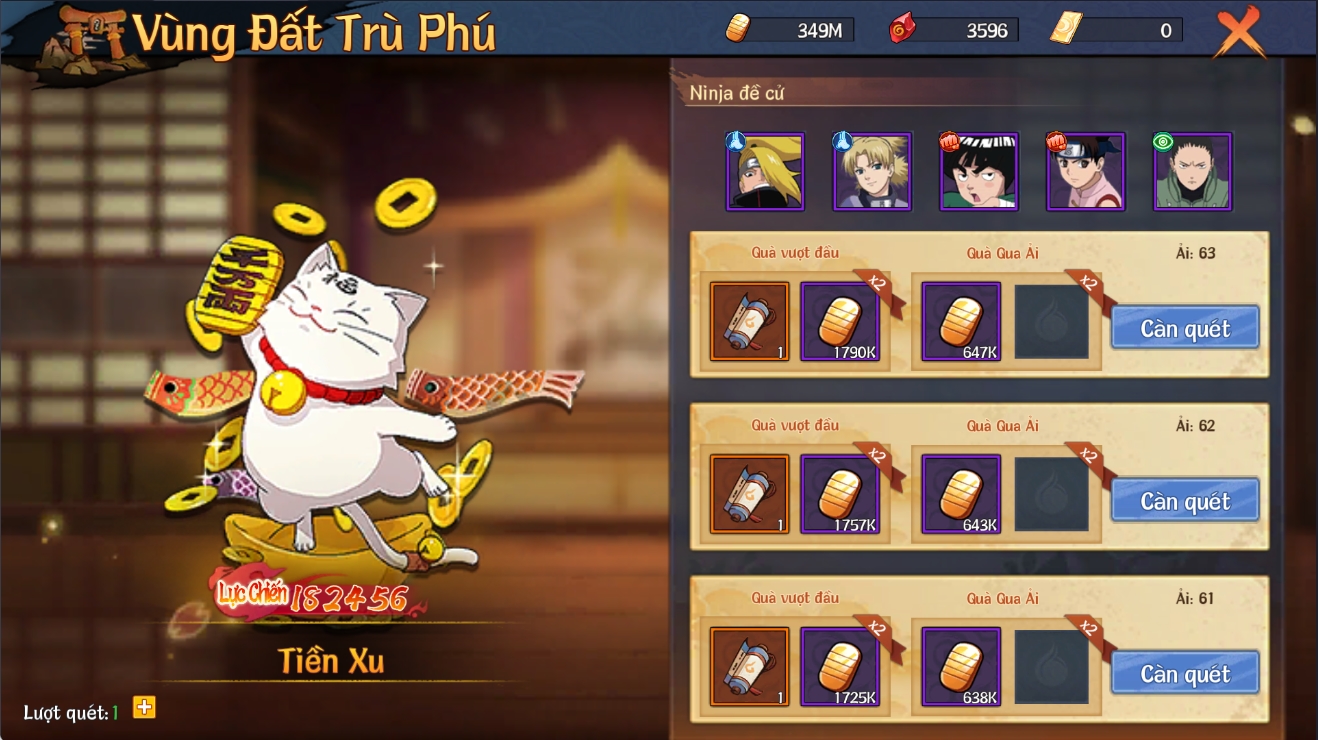
Task: View the Rock Lee ninja portrait
Action: coord(979,171)
